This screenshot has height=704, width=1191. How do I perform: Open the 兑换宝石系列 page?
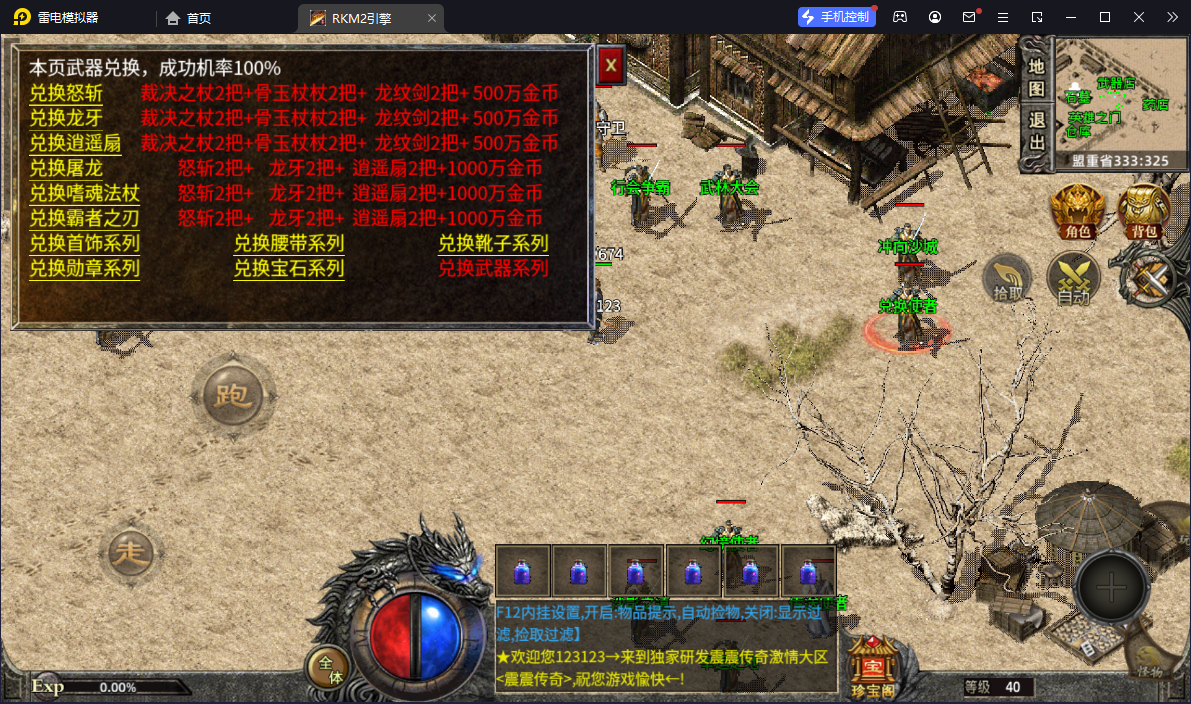pos(289,268)
